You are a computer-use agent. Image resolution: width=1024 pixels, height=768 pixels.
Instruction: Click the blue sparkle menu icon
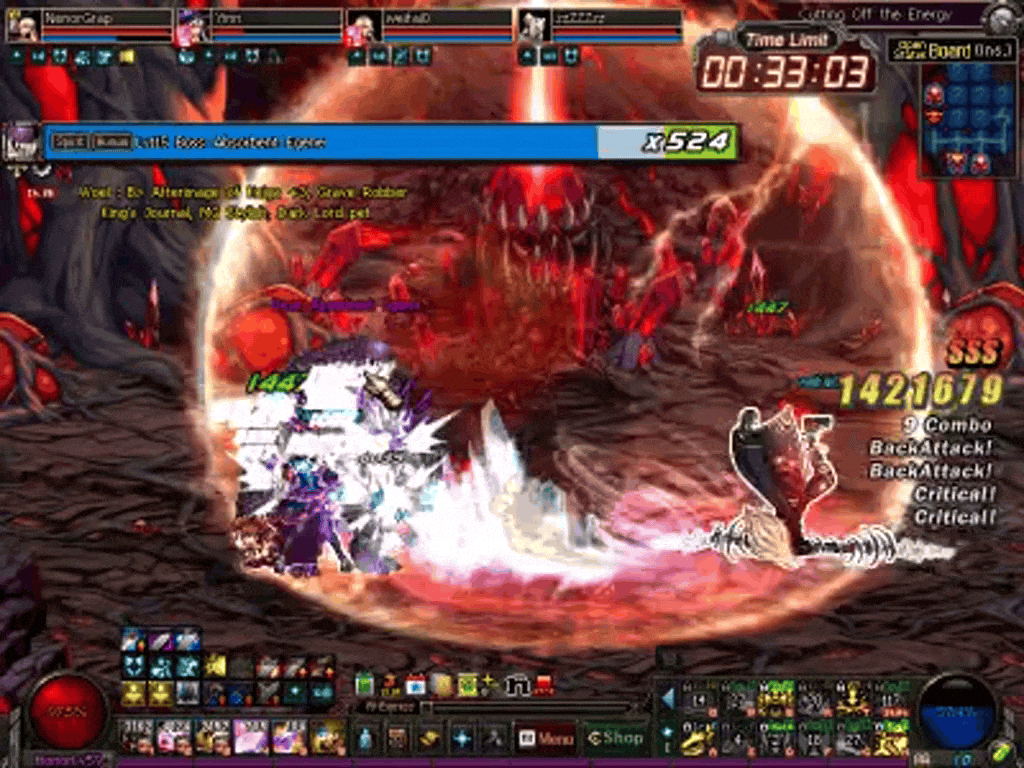point(462,739)
